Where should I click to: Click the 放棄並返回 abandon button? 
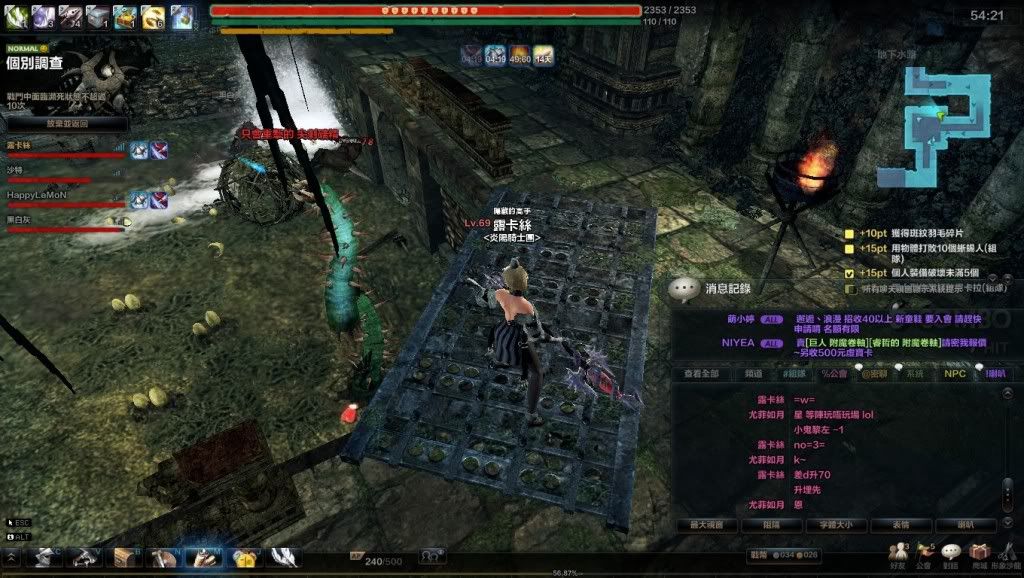click(67, 124)
